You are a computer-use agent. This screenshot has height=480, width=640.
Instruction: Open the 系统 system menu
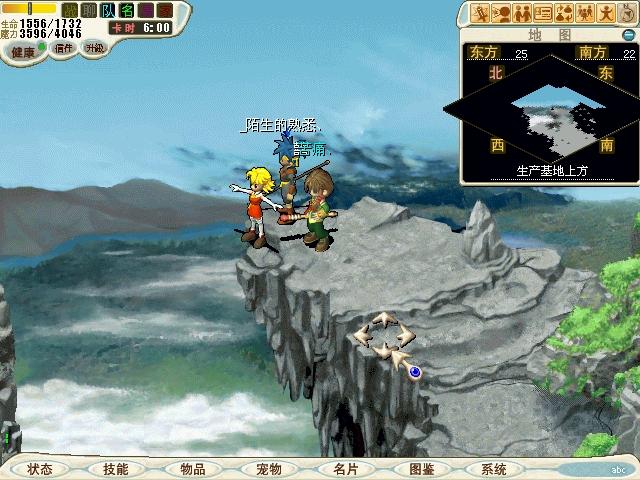[493, 469]
